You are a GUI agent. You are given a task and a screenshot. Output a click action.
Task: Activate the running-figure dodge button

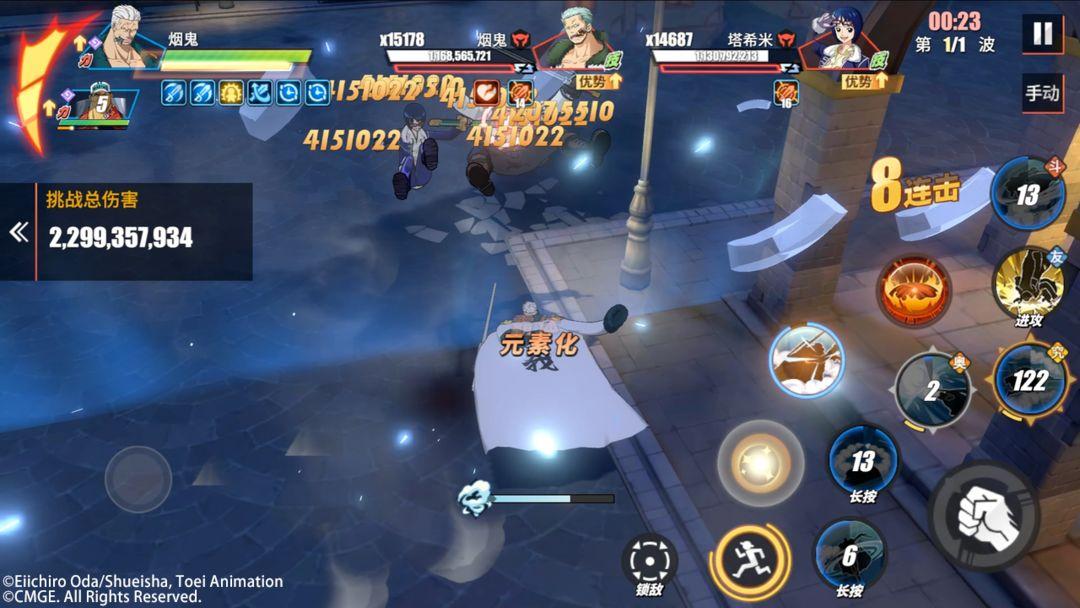749,560
